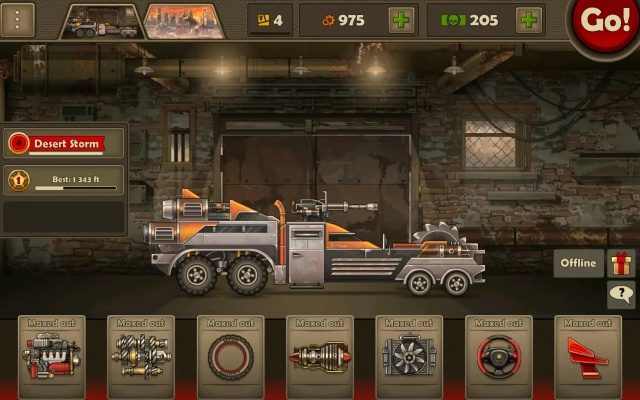The width and height of the screenshot is (640, 400).
Task: Open the best distance rank panel
Action: 66,181
